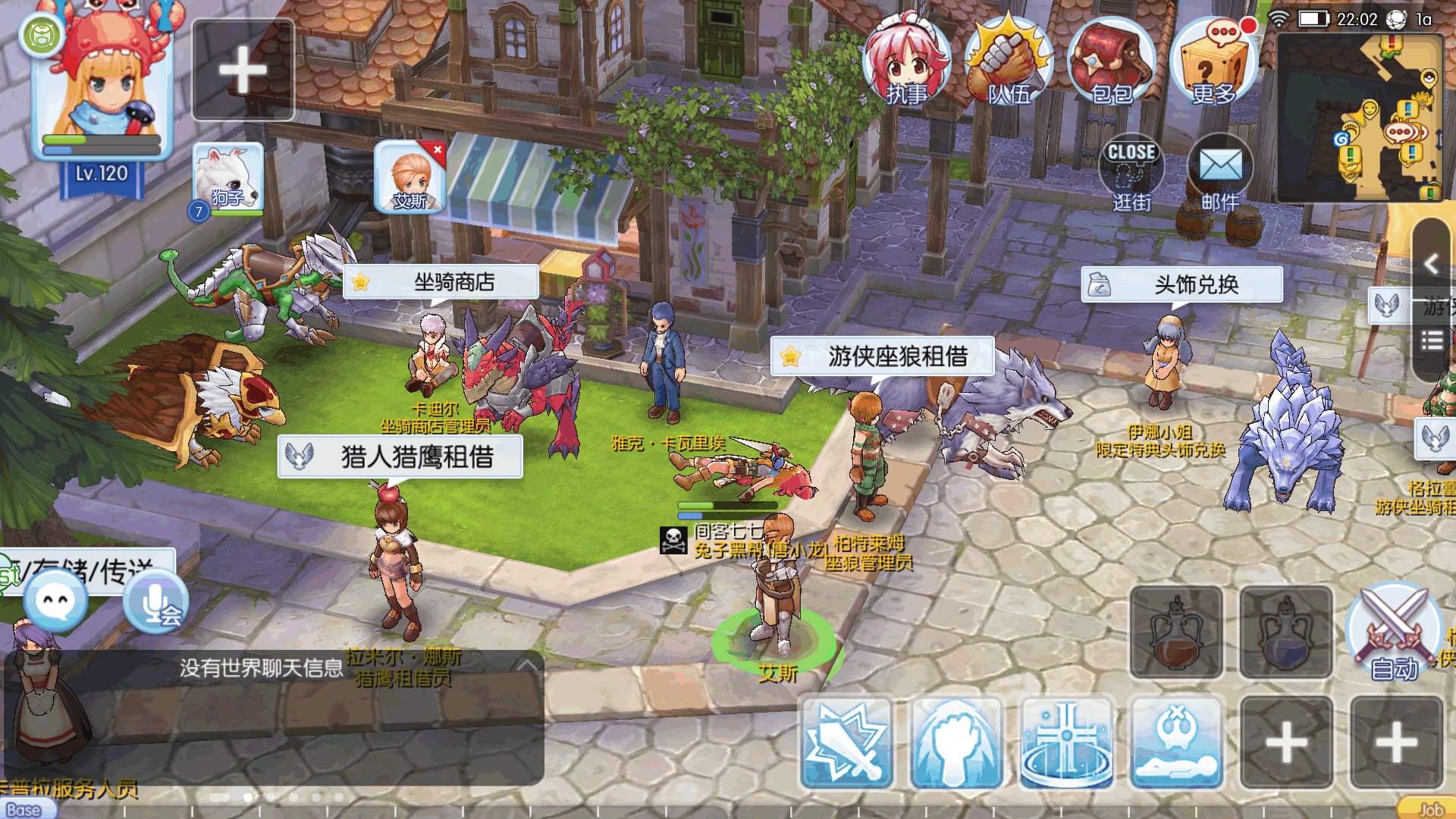Use the play dead skill icon
This screenshot has width=1456, height=819.
1176,743
